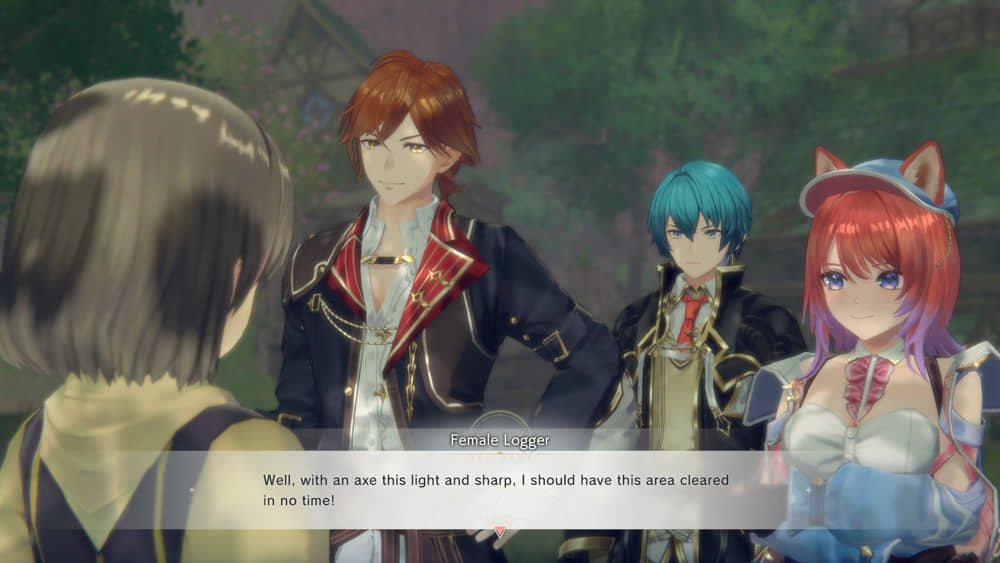Click the pink dialogue continue arrow

(499, 531)
